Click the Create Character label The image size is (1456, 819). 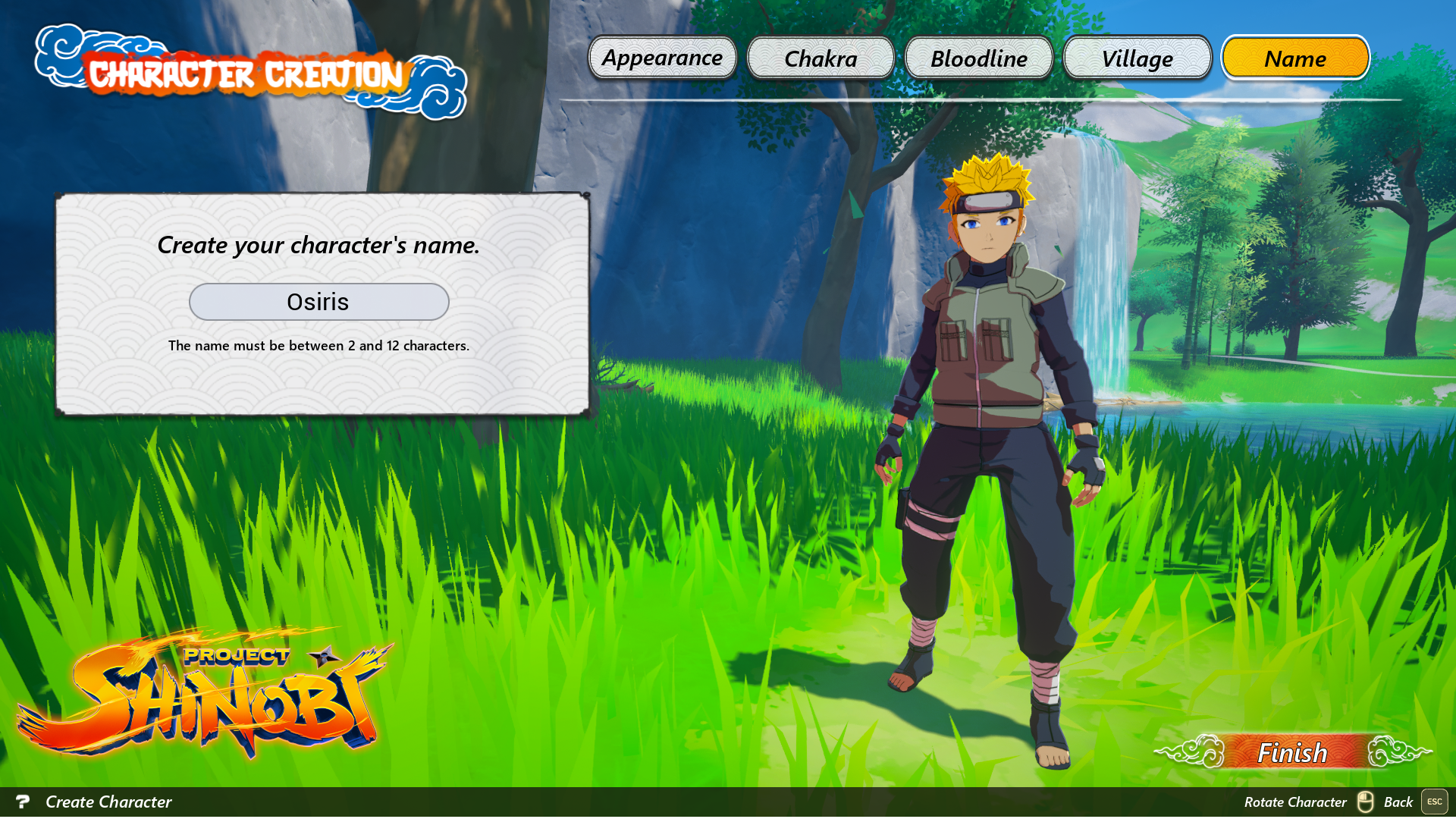[x=108, y=802]
